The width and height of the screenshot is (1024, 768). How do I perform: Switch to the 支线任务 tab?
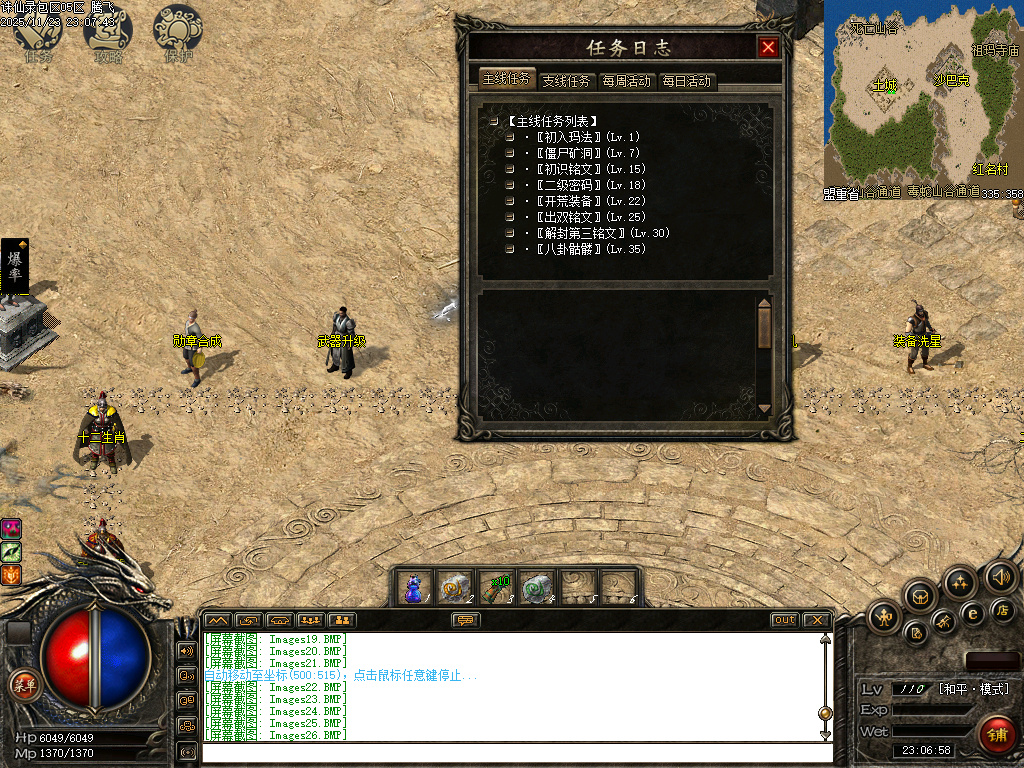(x=567, y=81)
